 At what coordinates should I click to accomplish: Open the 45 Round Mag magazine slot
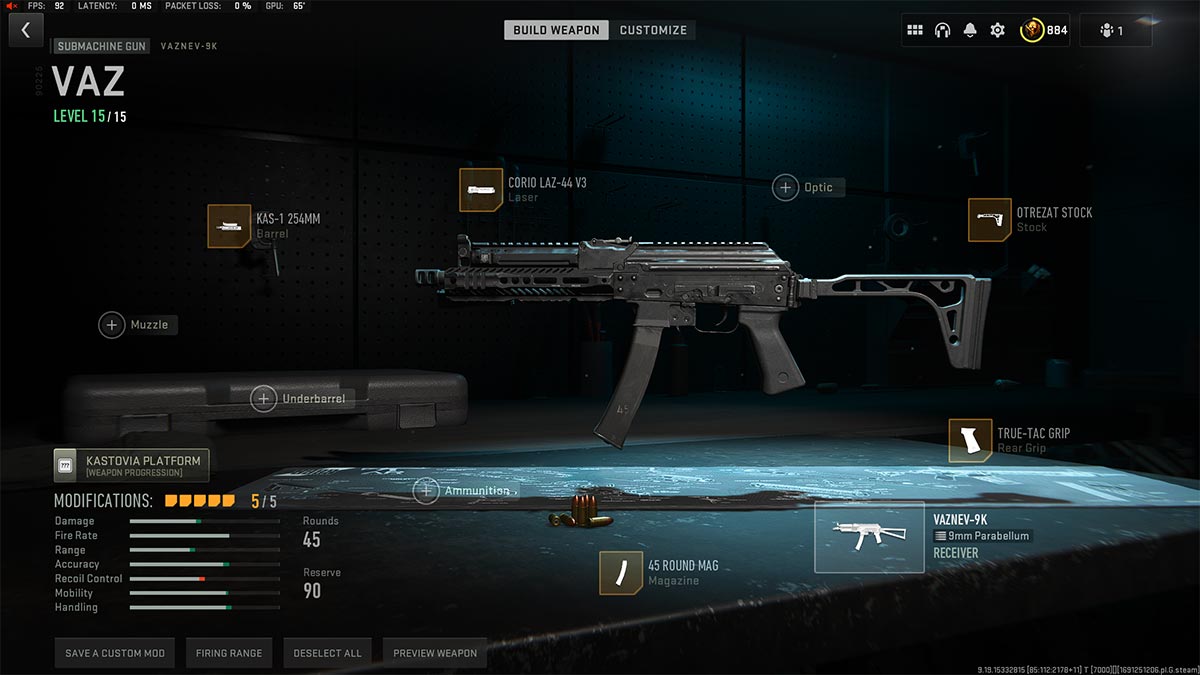coord(621,573)
